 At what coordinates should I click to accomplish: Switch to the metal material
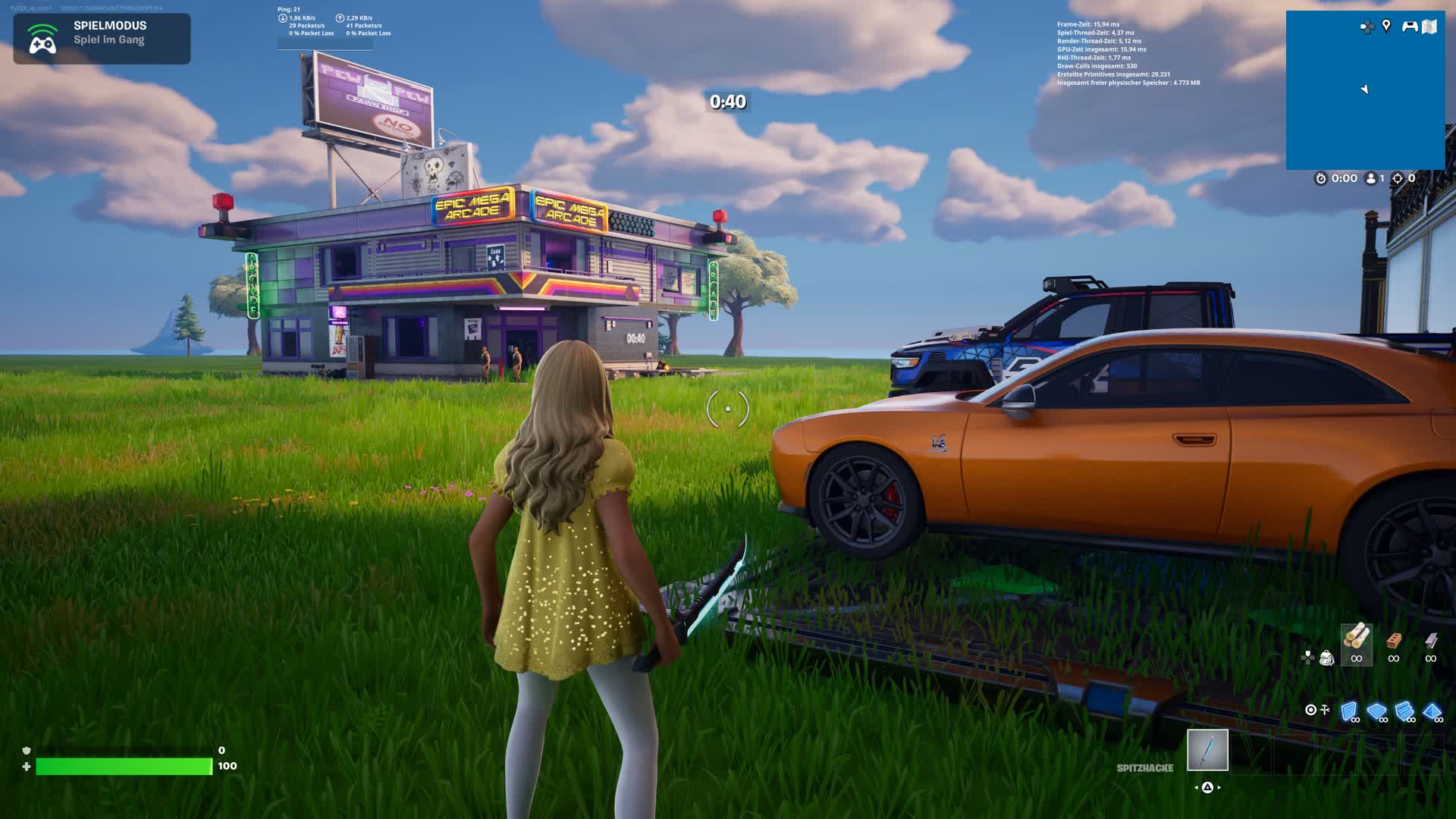click(1430, 643)
